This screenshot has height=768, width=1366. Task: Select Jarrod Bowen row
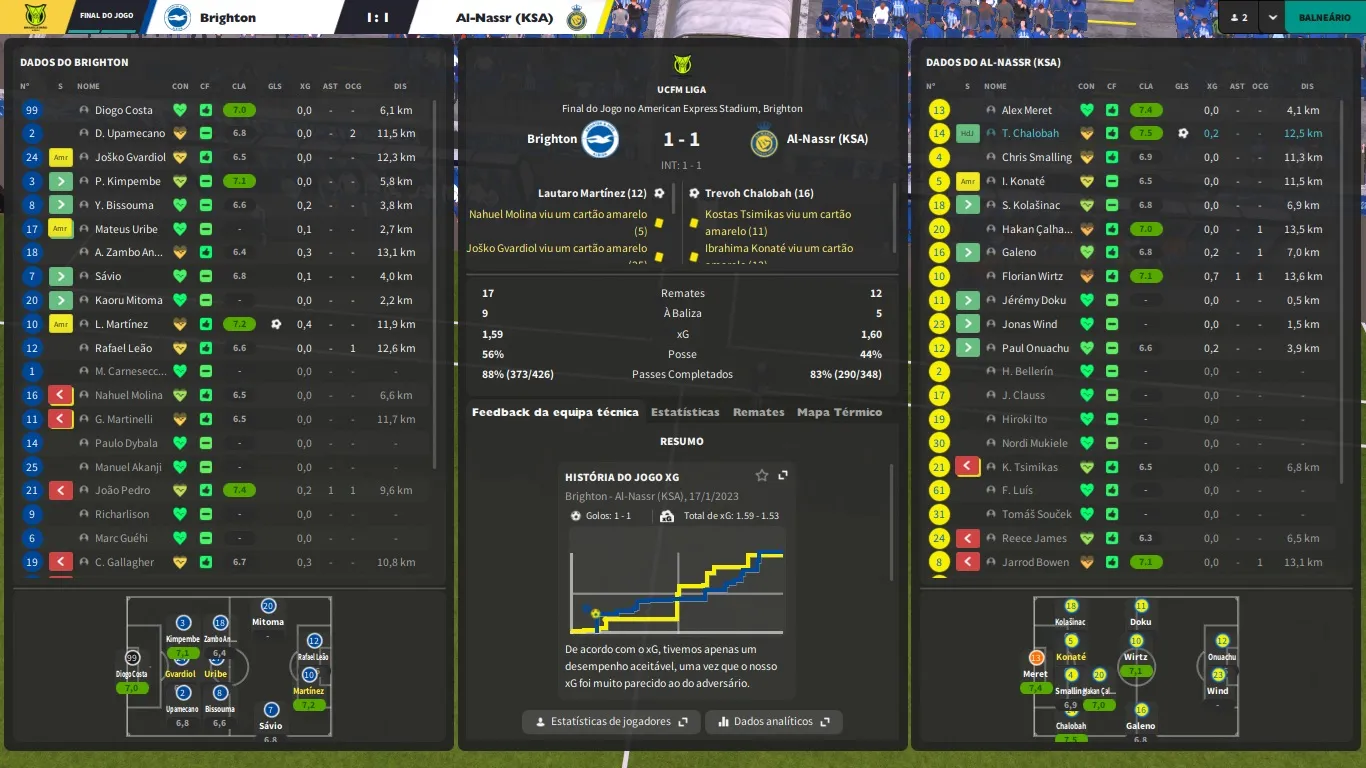point(1035,562)
